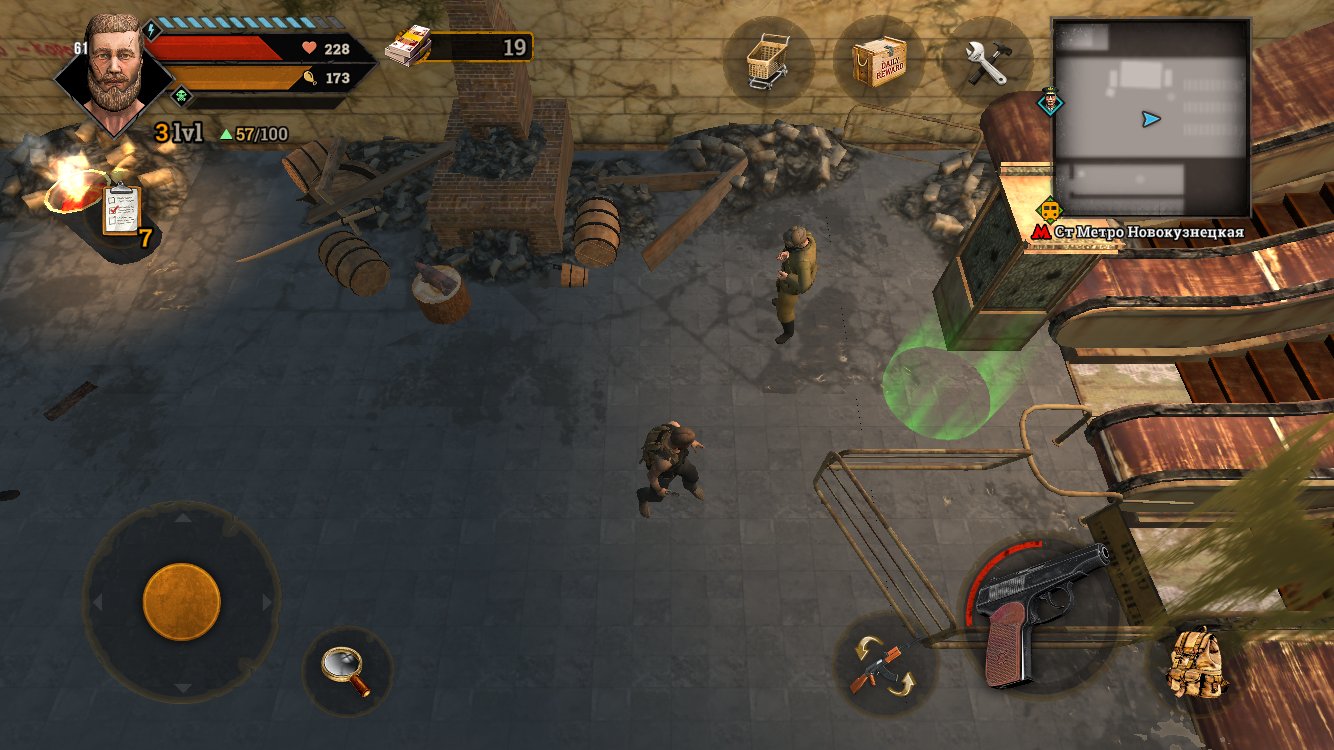The image size is (1334, 750).
Task: Open the backpack inventory
Action: 1197,662
